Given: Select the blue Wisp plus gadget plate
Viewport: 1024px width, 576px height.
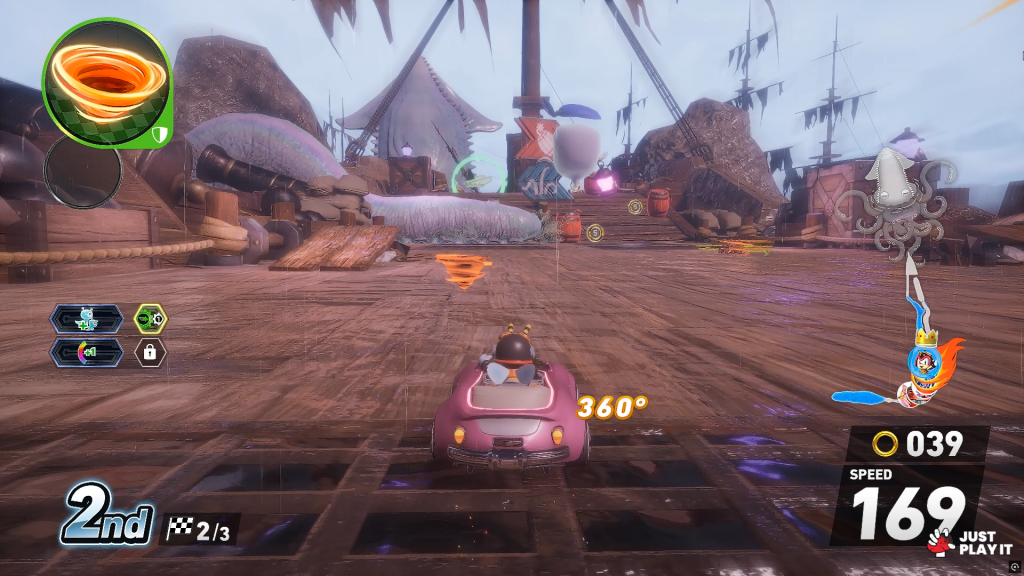Looking at the screenshot, I should tap(88, 319).
